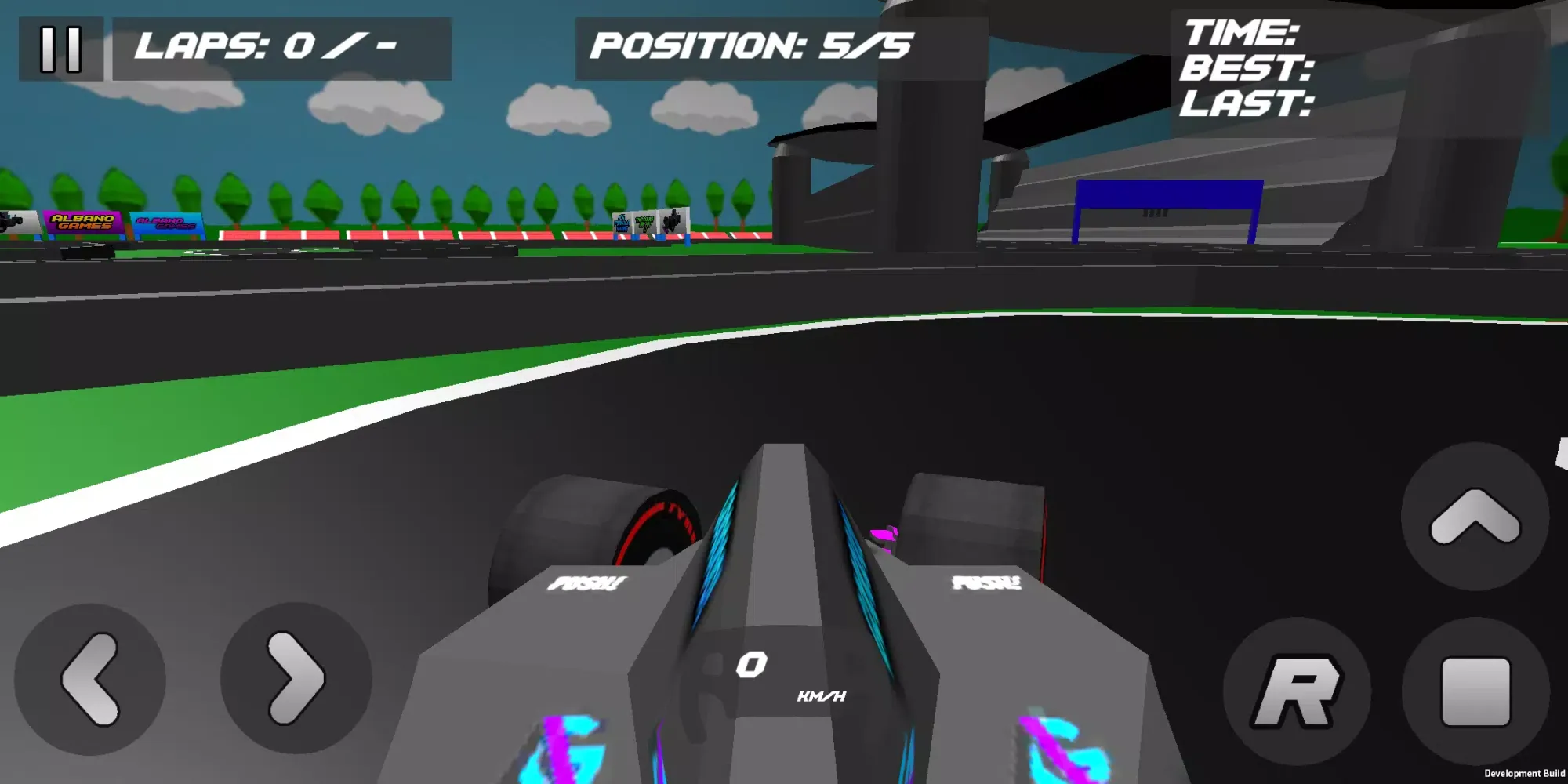The width and height of the screenshot is (1568, 784).
Task: Engage the left-turn control
Action: point(94,681)
